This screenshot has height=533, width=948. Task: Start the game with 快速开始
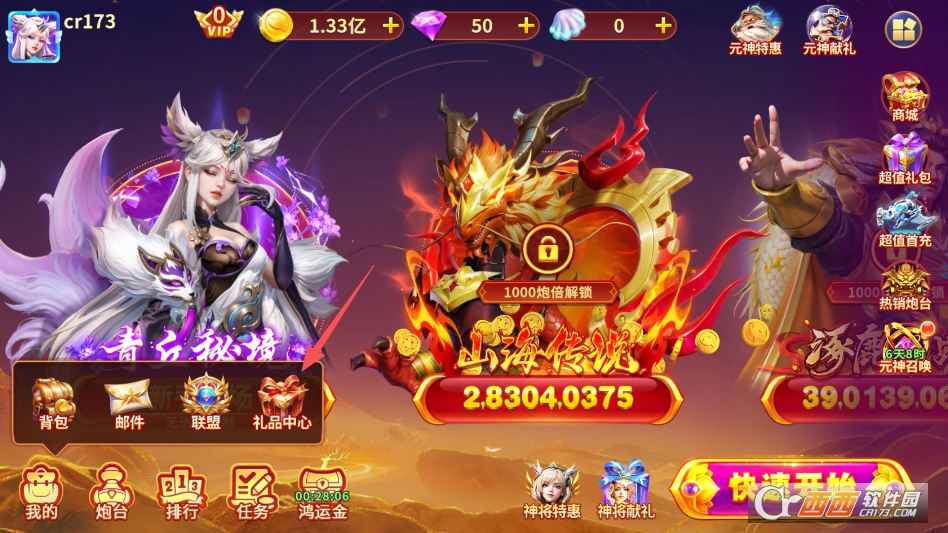(790, 488)
